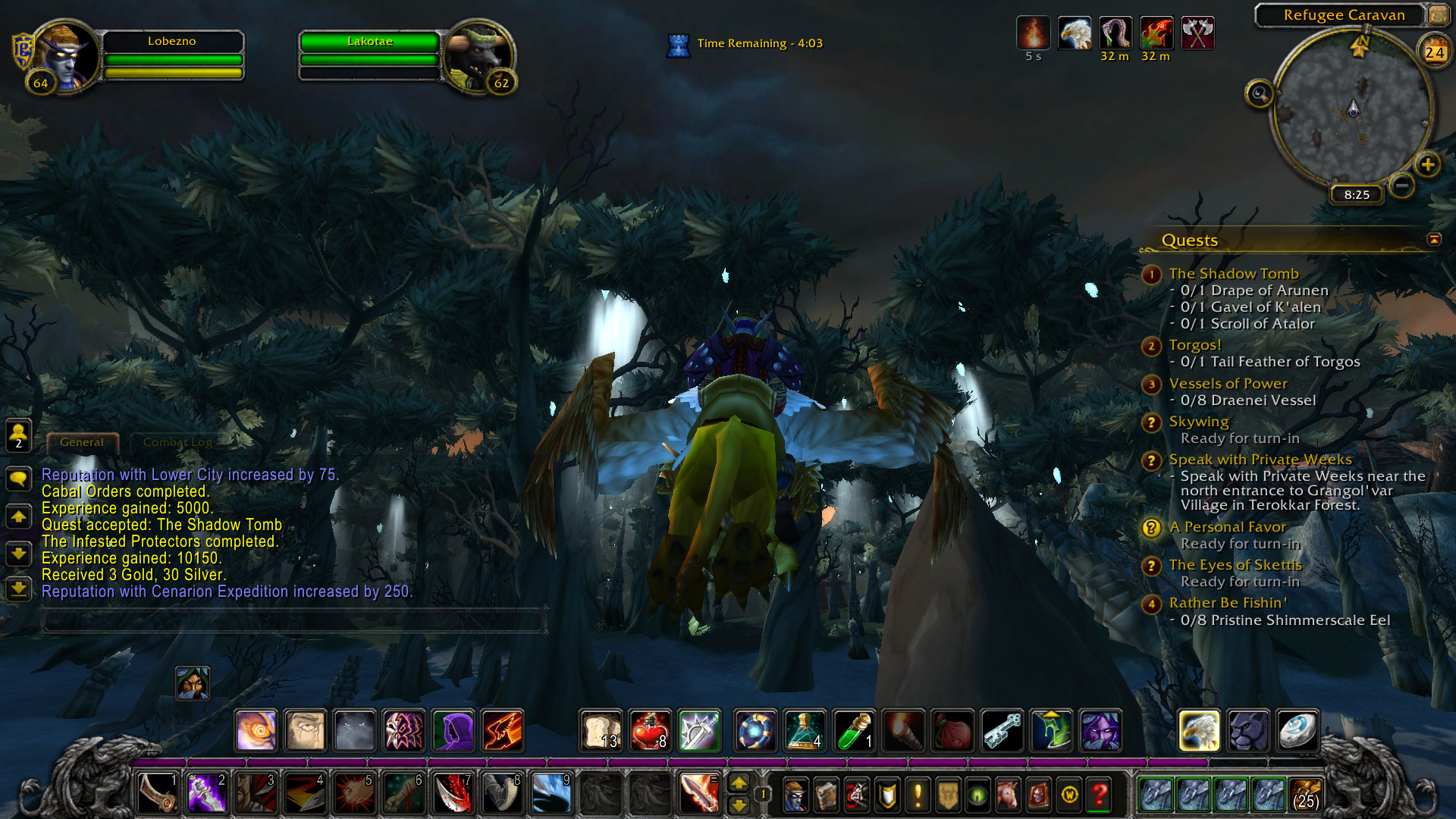Open the Rather Be Fishin' quest entry
This screenshot has height=819, width=1456.
(1227, 603)
